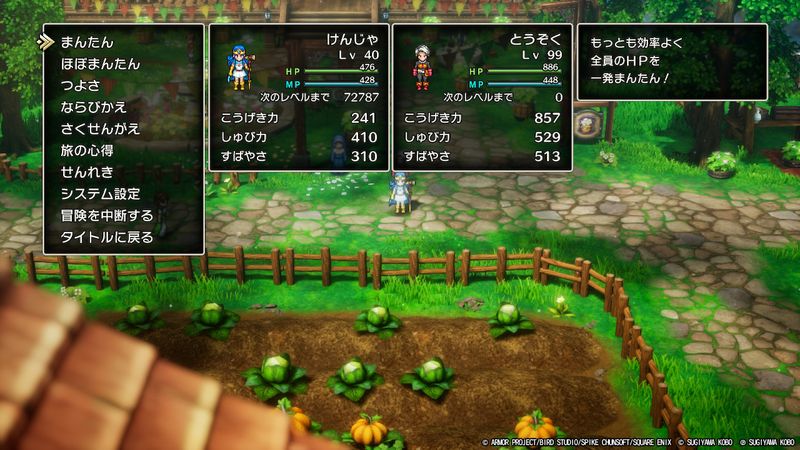Image resolution: width=800 pixels, height=450 pixels.
Task: Choose the せんれき battle record entry
Action: point(86,172)
